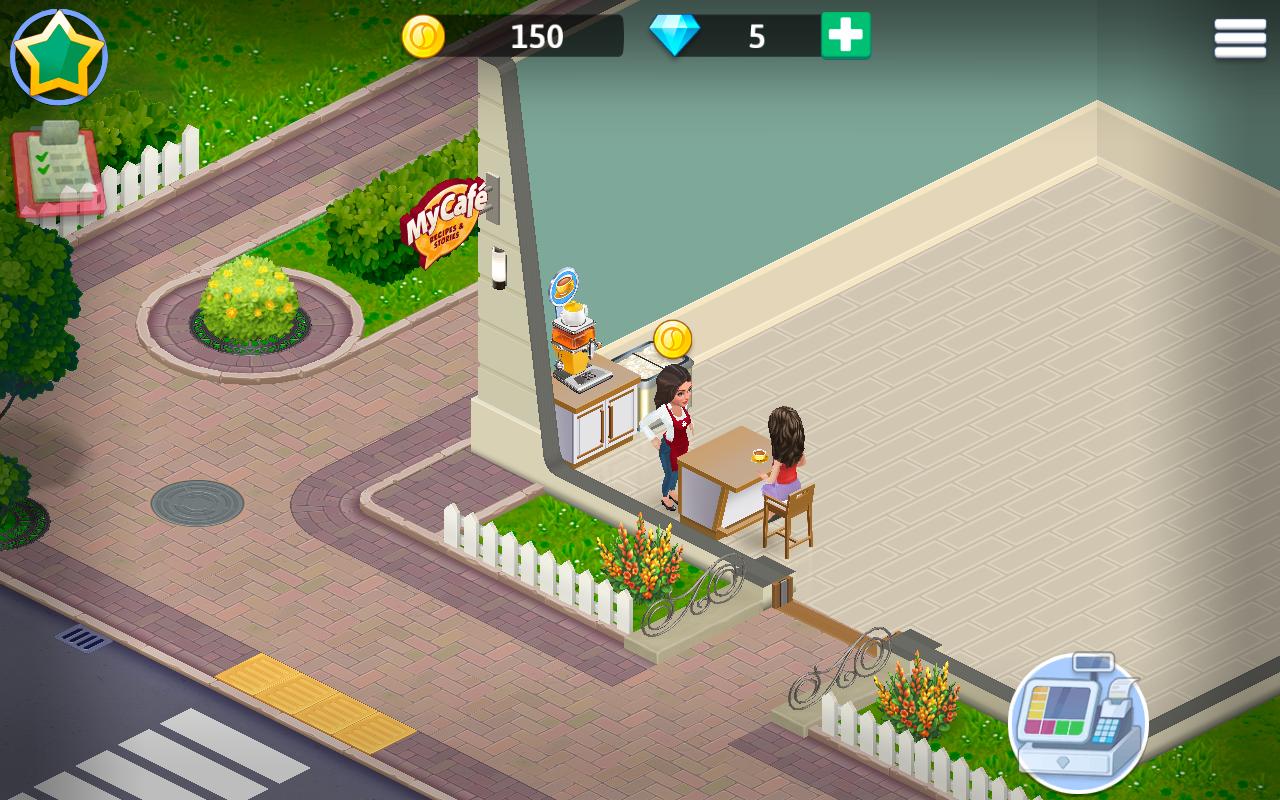Open the hamburger menu
1280x800 pixels.
(x=1240, y=39)
